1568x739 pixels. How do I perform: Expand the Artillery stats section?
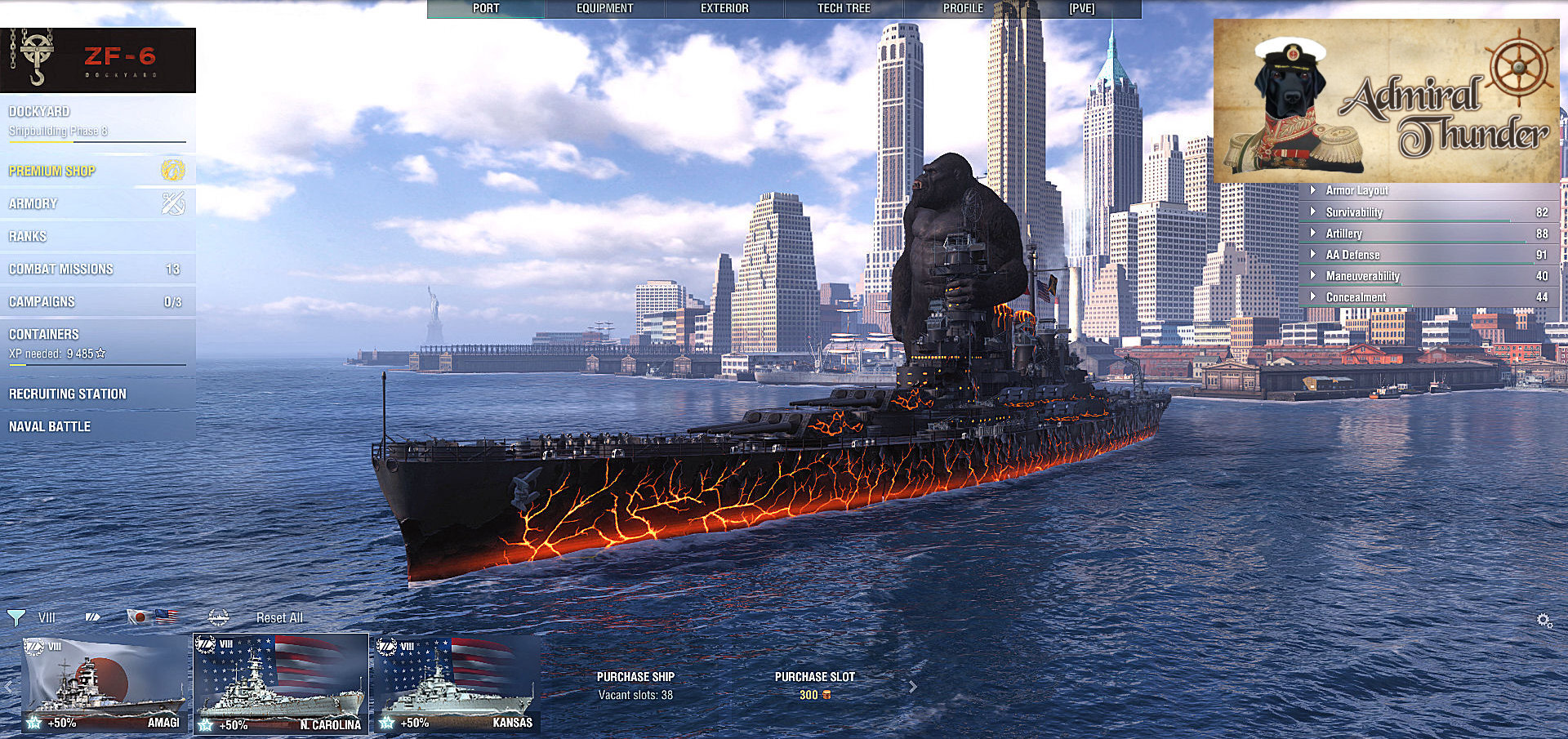tap(1344, 234)
